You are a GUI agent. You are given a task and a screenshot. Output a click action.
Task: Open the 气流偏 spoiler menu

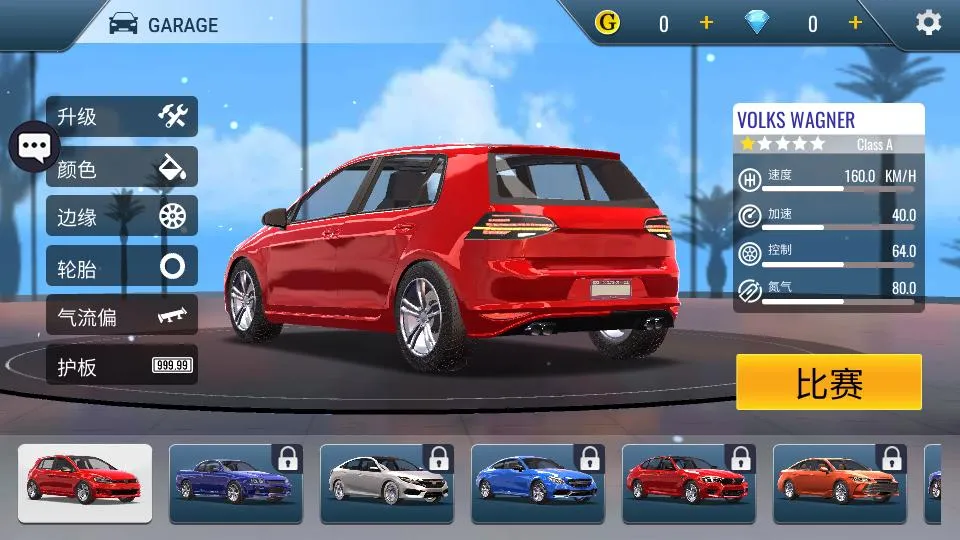(121, 316)
